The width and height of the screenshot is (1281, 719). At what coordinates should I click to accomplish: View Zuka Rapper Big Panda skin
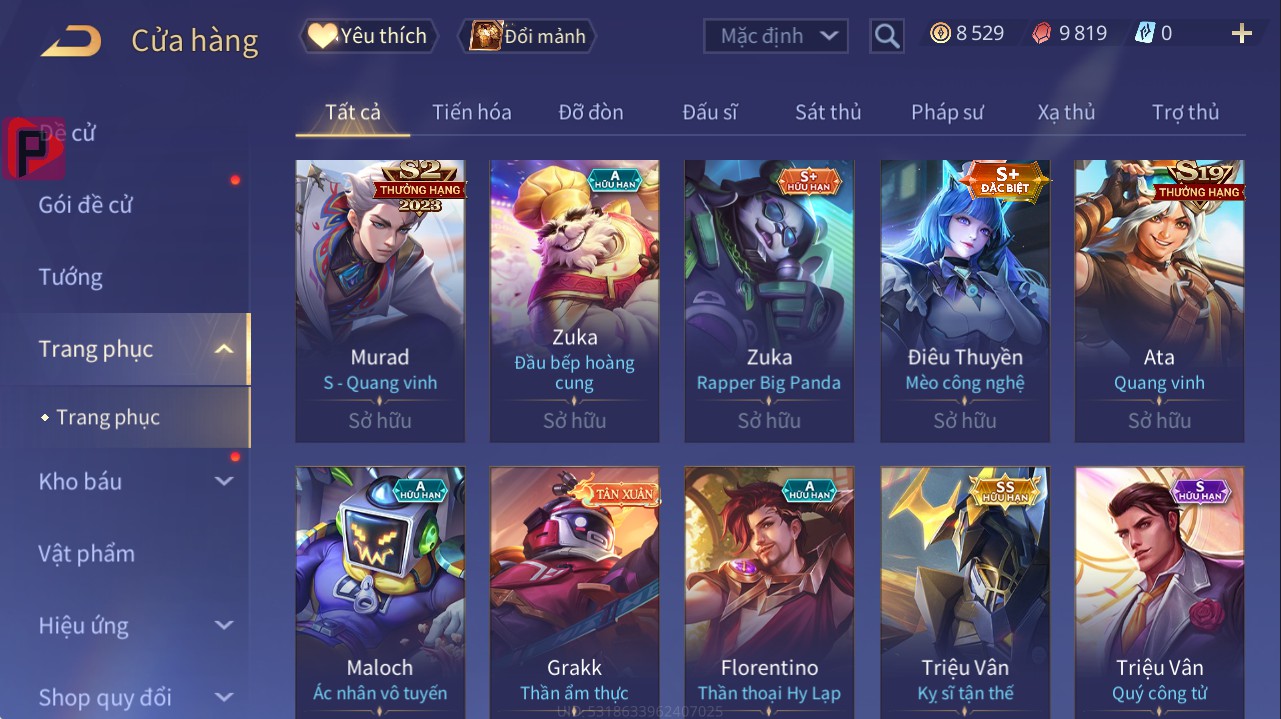click(x=768, y=300)
